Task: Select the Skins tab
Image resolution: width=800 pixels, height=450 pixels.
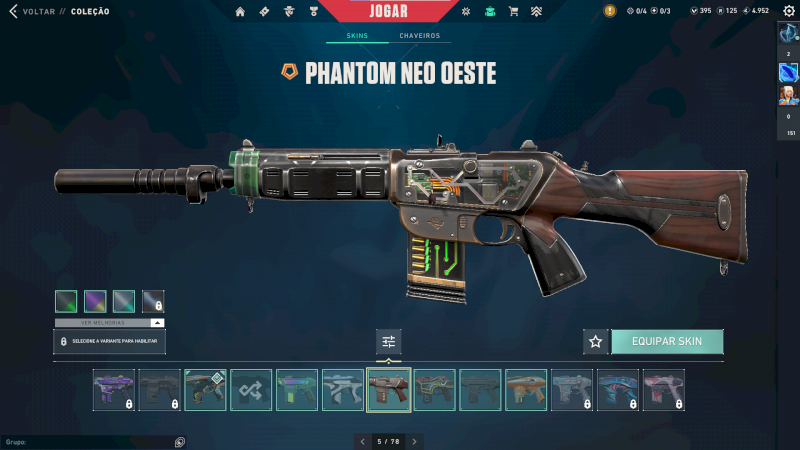Action: pyautogui.click(x=357, y=36)
